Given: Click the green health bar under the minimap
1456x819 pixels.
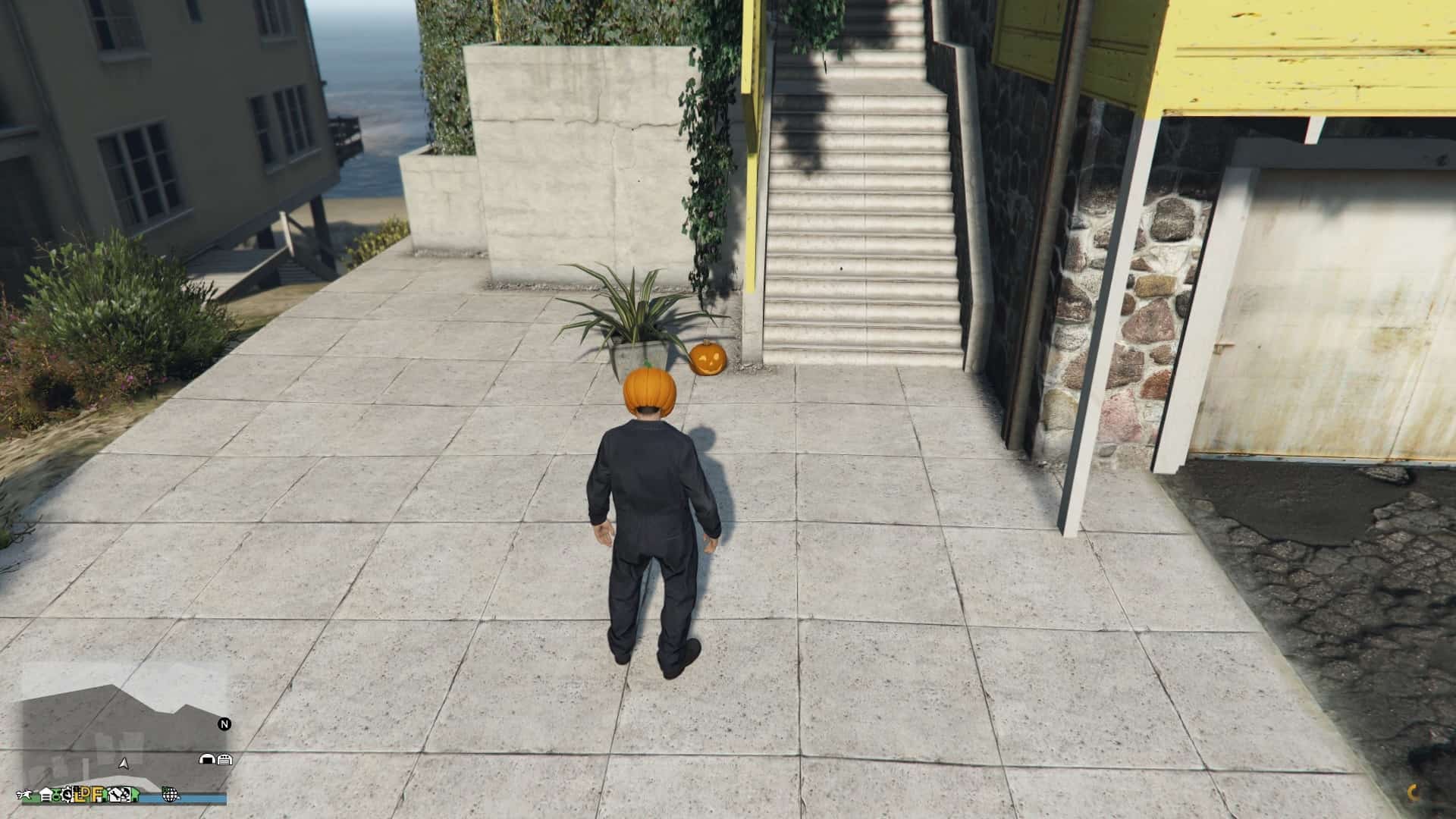Looking at the screenshot, I should point(38,798).
